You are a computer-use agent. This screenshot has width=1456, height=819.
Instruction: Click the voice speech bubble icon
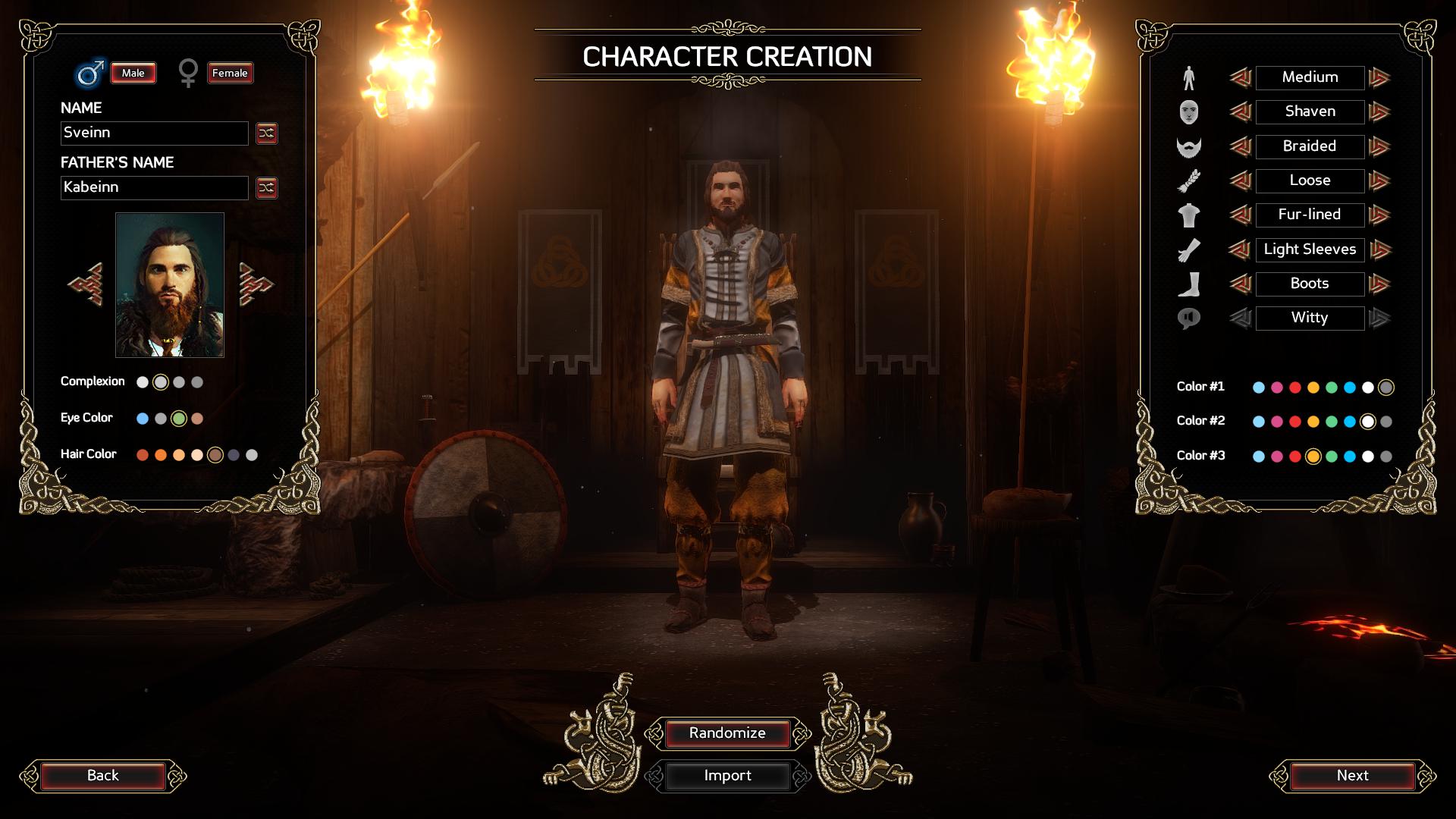[x=1189, y=318]
